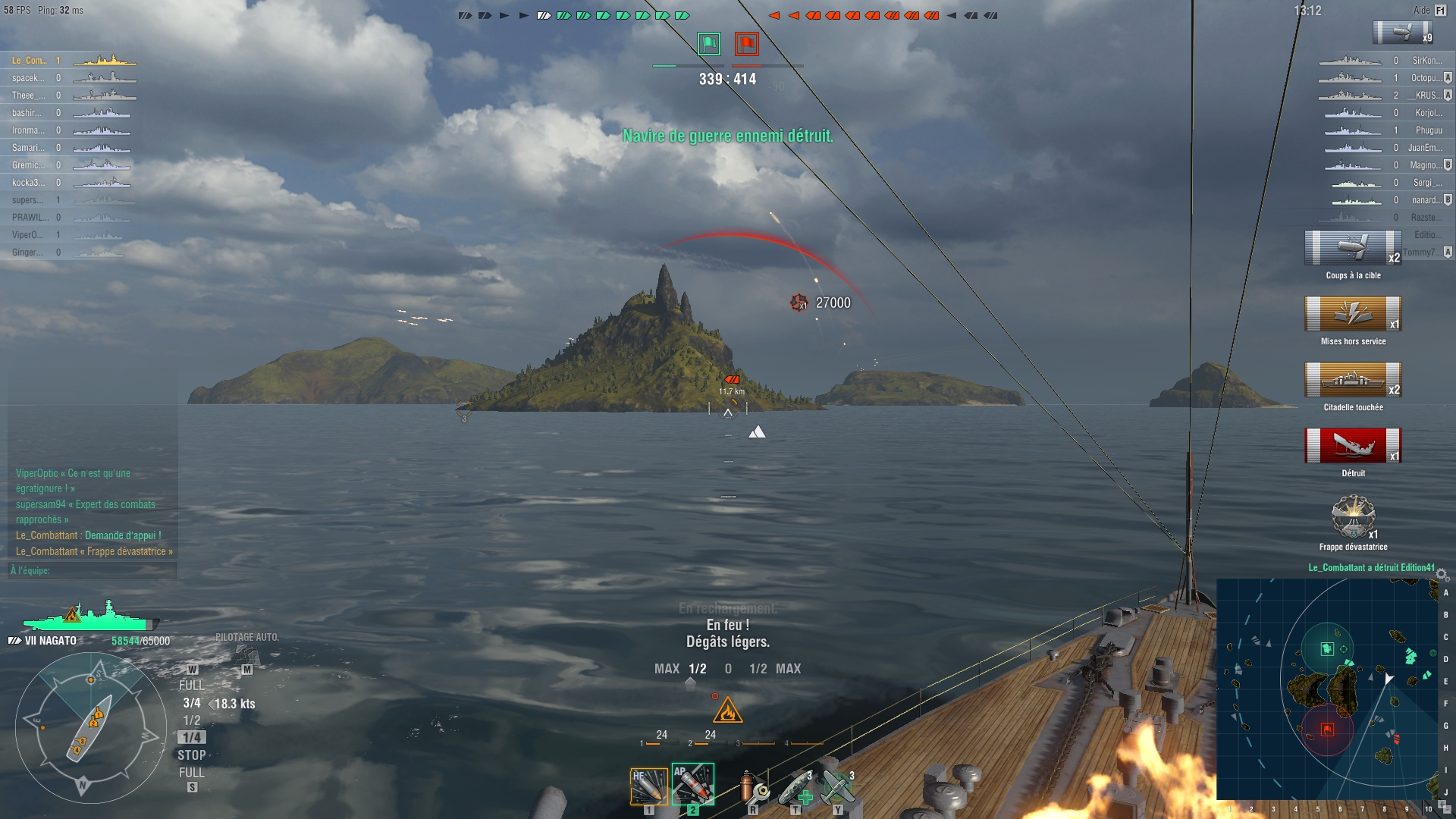The image size is (1456, 819).
Task: Ping the enemy red base on minimap
Action: click(x=1327, y=730)
